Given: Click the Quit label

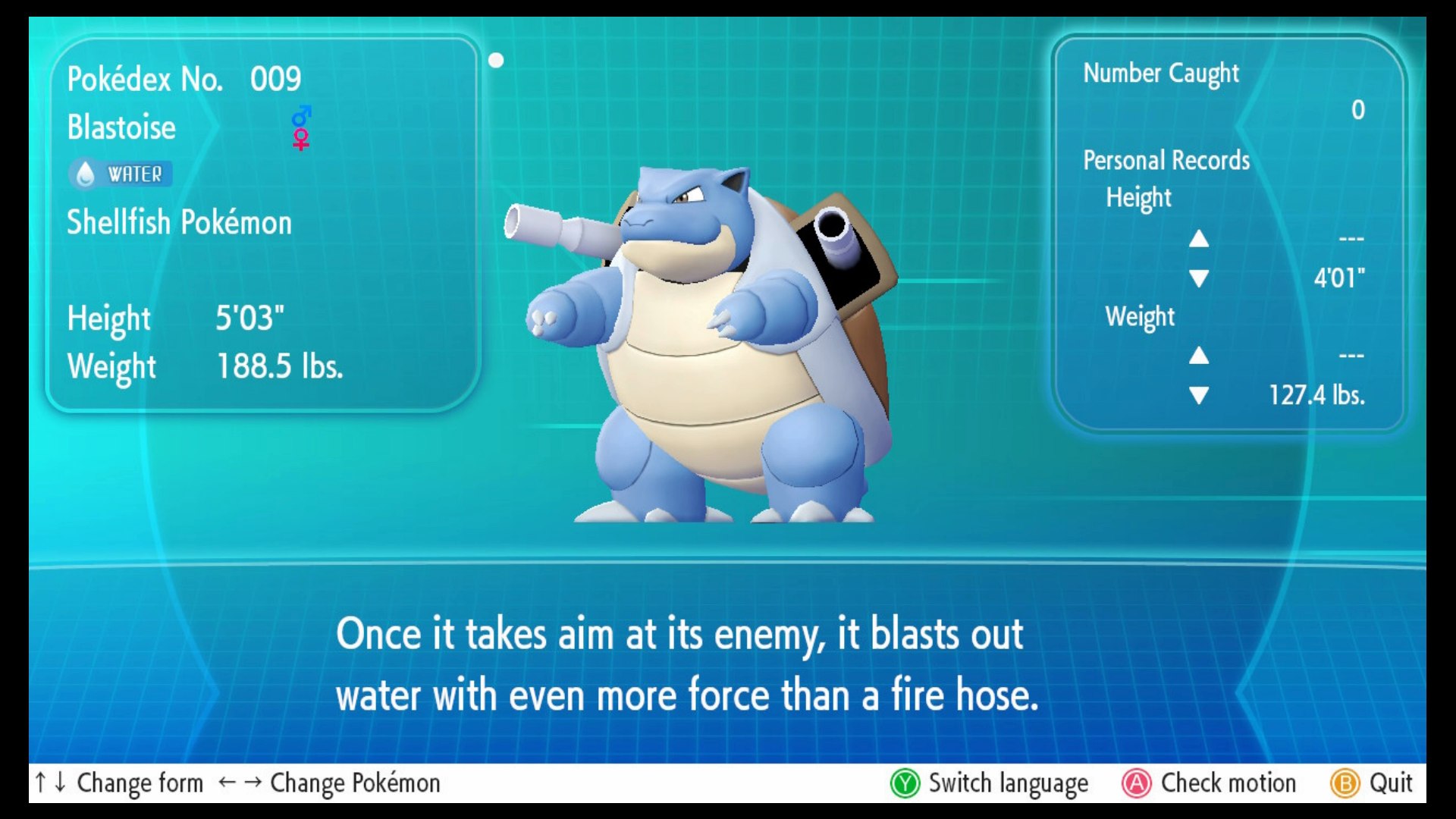Looking at the screenshot, I should coord(1392,783).
